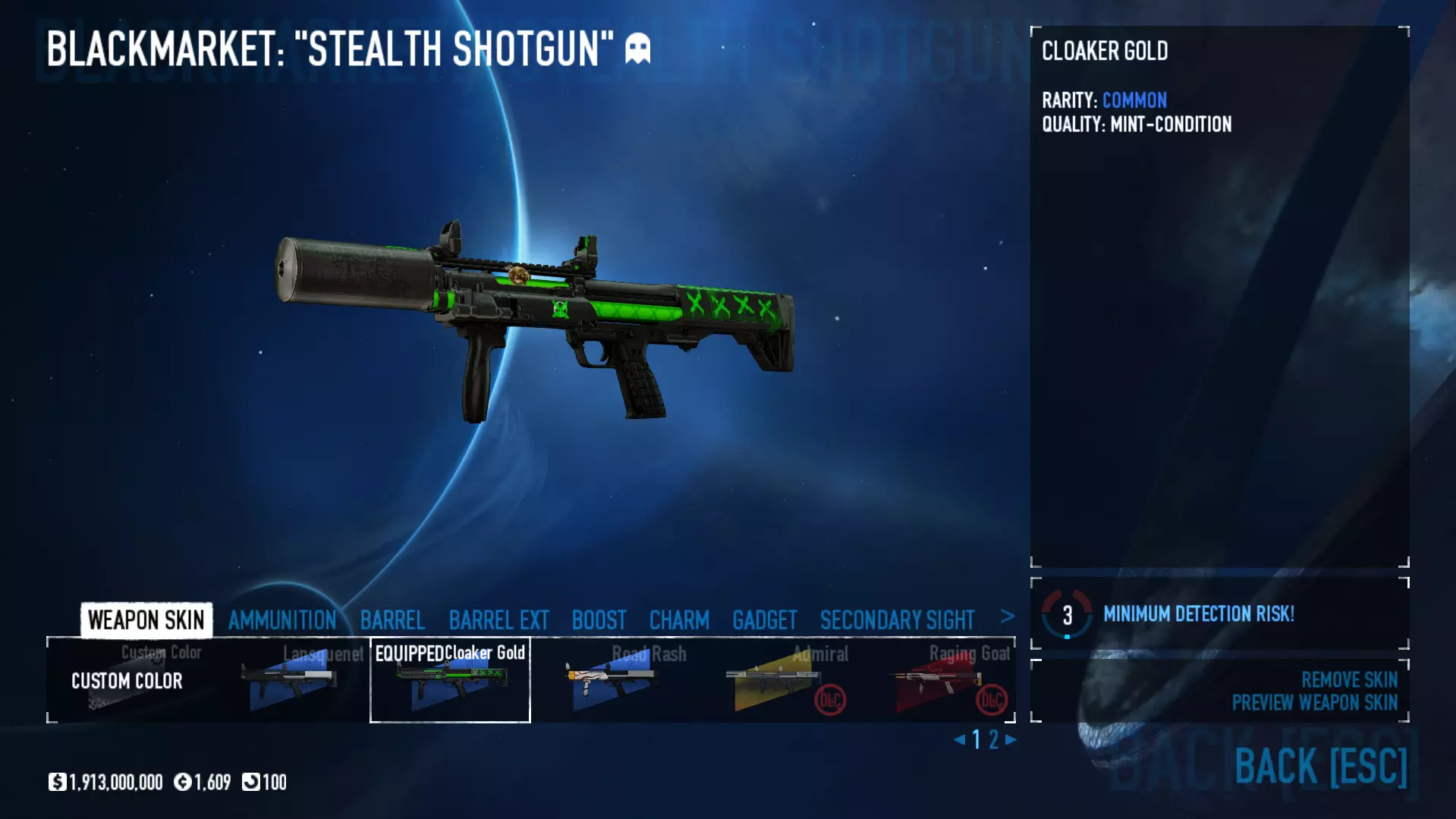
Task: Choose the Lansquenet weapon skin
Action: (289, 681)
